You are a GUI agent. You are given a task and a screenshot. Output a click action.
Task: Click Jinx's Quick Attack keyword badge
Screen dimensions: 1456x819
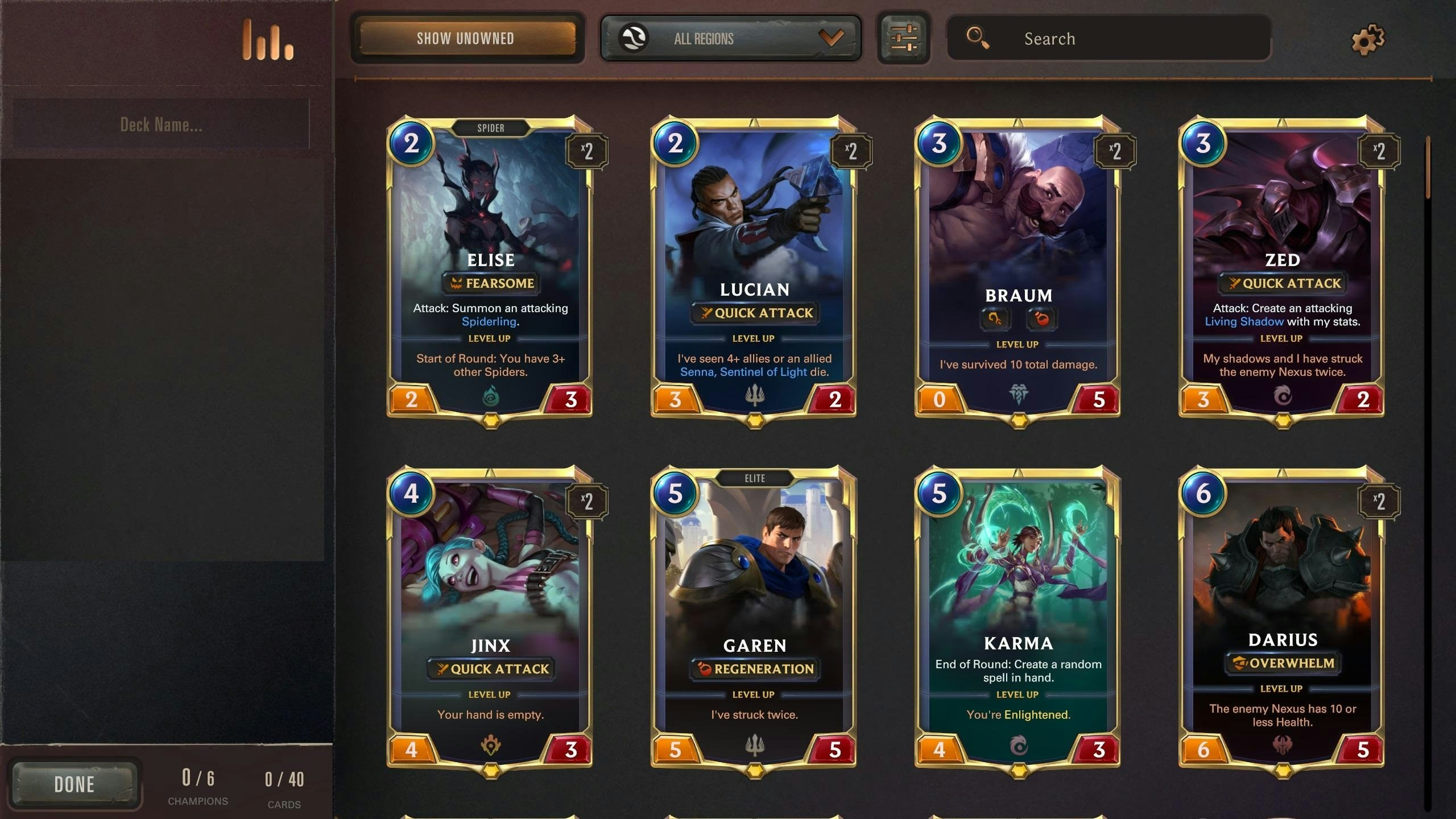click(490, 669)
